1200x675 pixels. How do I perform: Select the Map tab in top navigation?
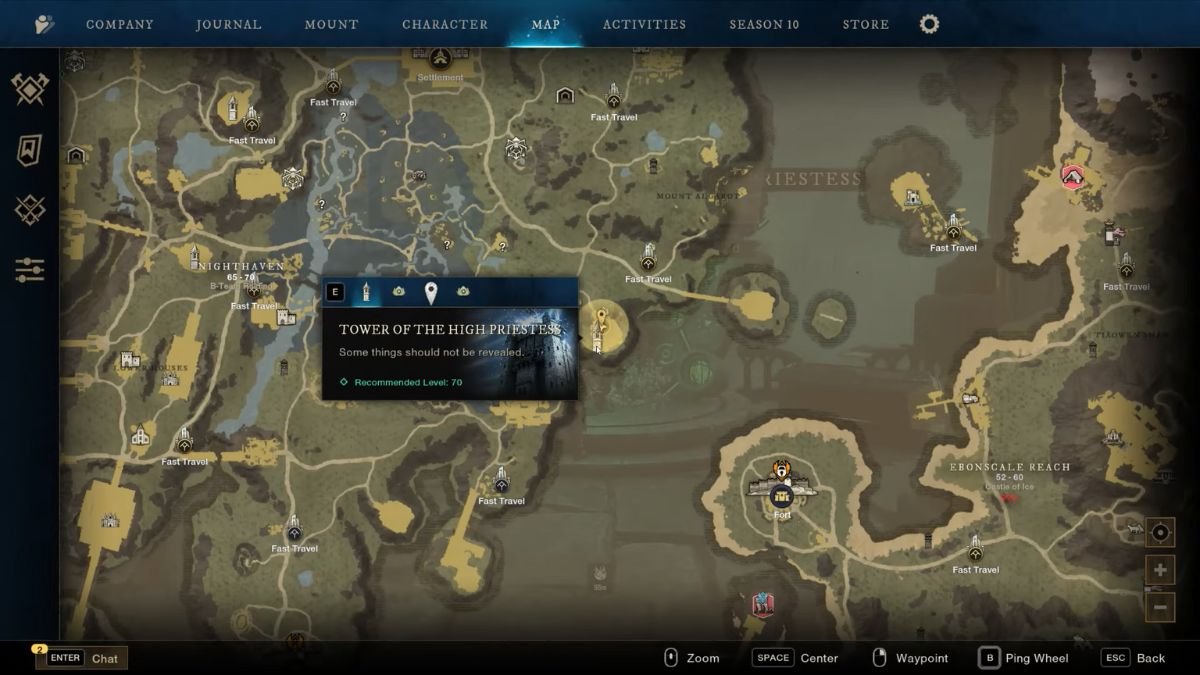pos(546,24)
